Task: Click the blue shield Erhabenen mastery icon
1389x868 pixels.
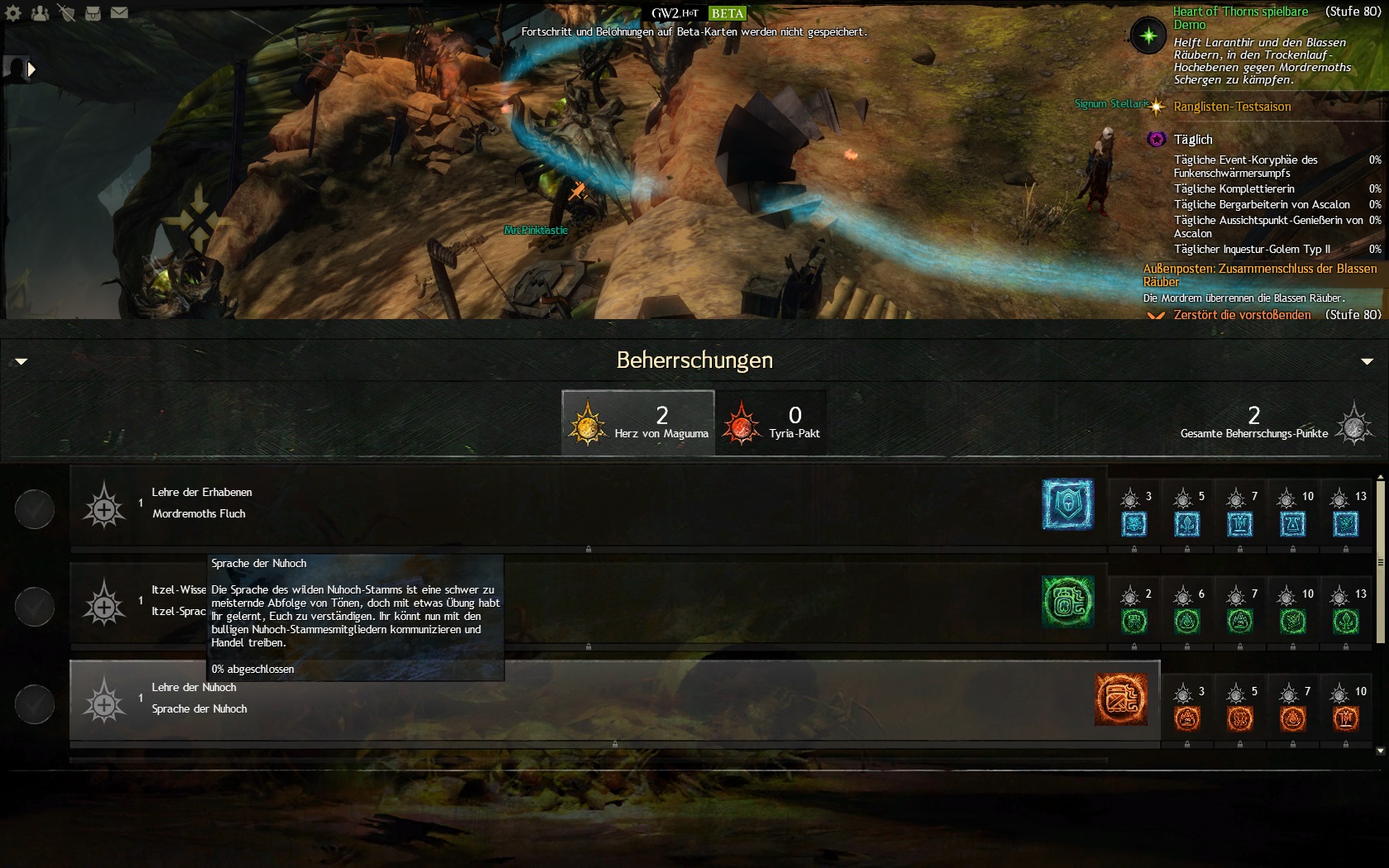Action: coord(1067,503)
